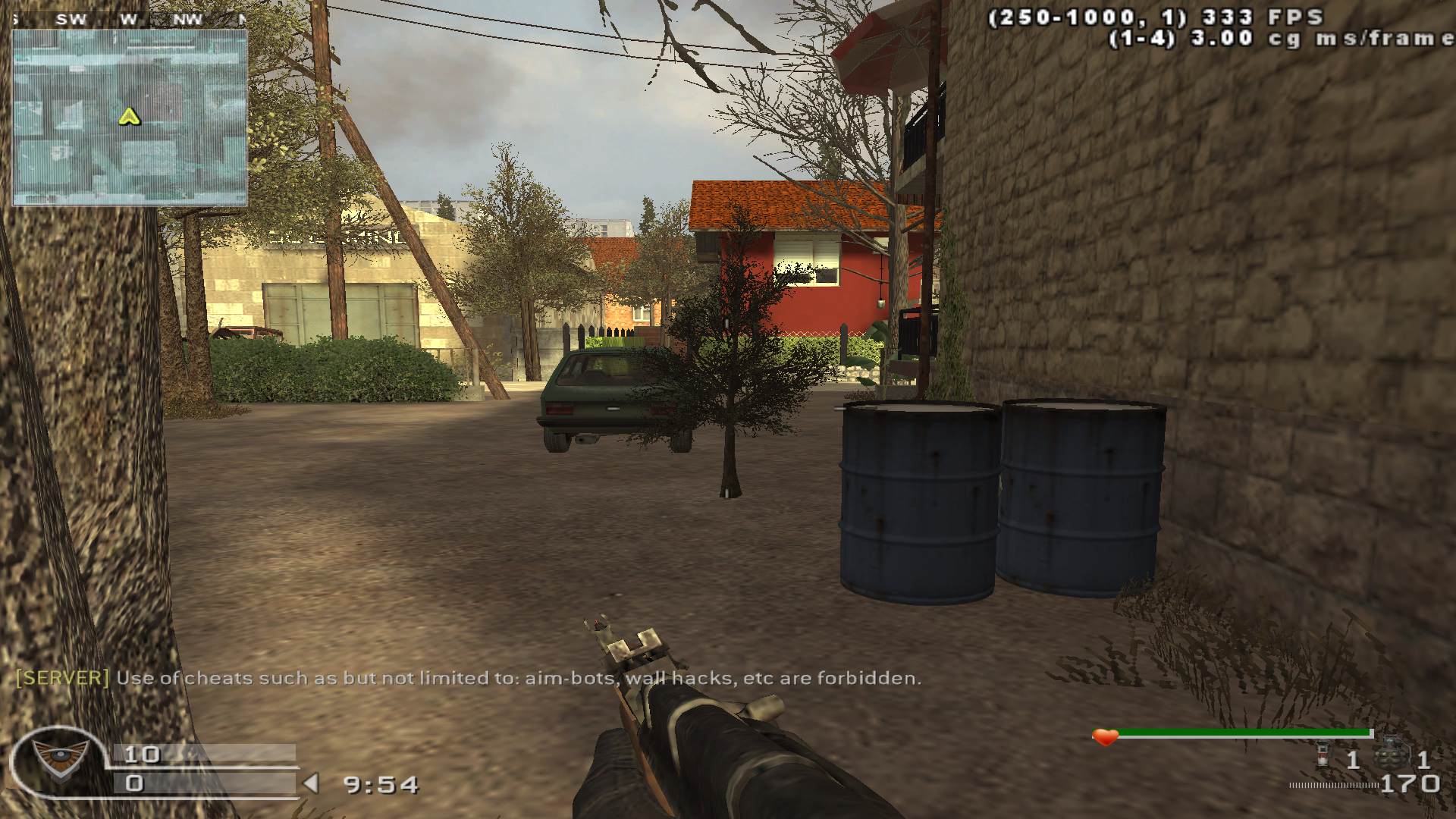Click the SERVER chat message line
The width and height of the screenshot is (1456, 819).
coord(468,678)
